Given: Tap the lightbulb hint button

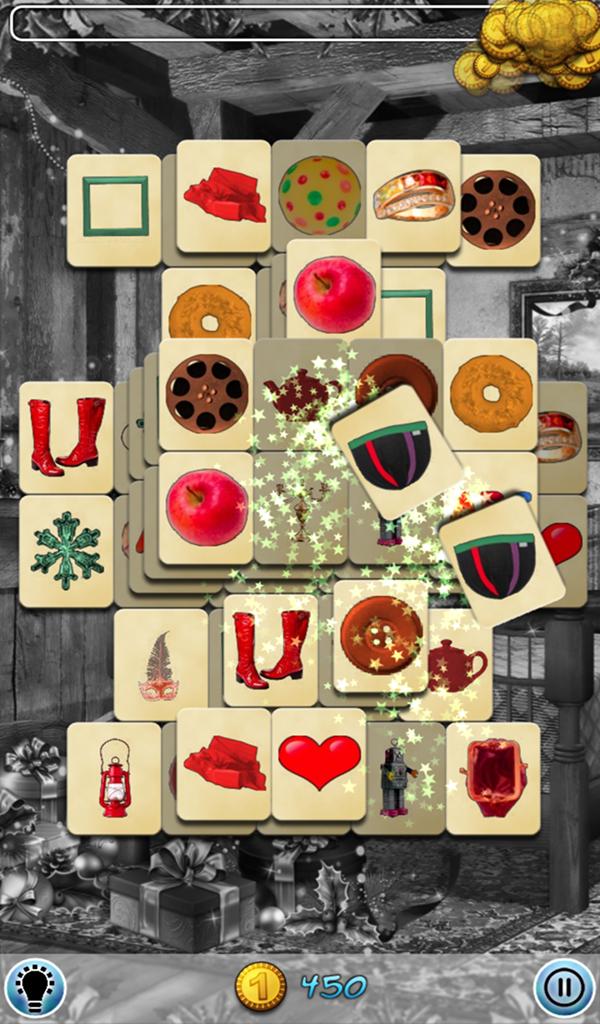Looking at the screenshot, I should pyautogui.click(x=35, y=987).
